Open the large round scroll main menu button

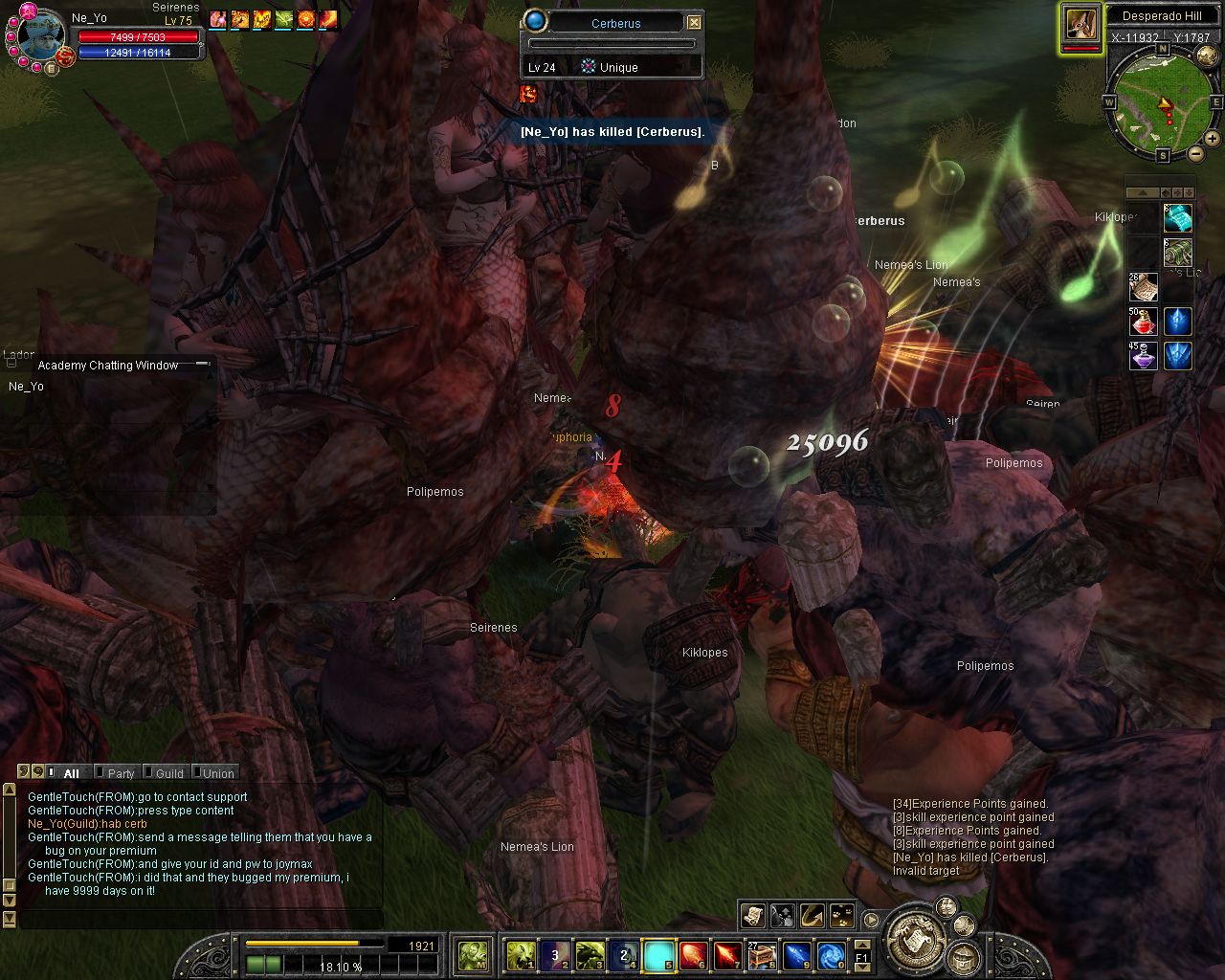coord(916,939)
